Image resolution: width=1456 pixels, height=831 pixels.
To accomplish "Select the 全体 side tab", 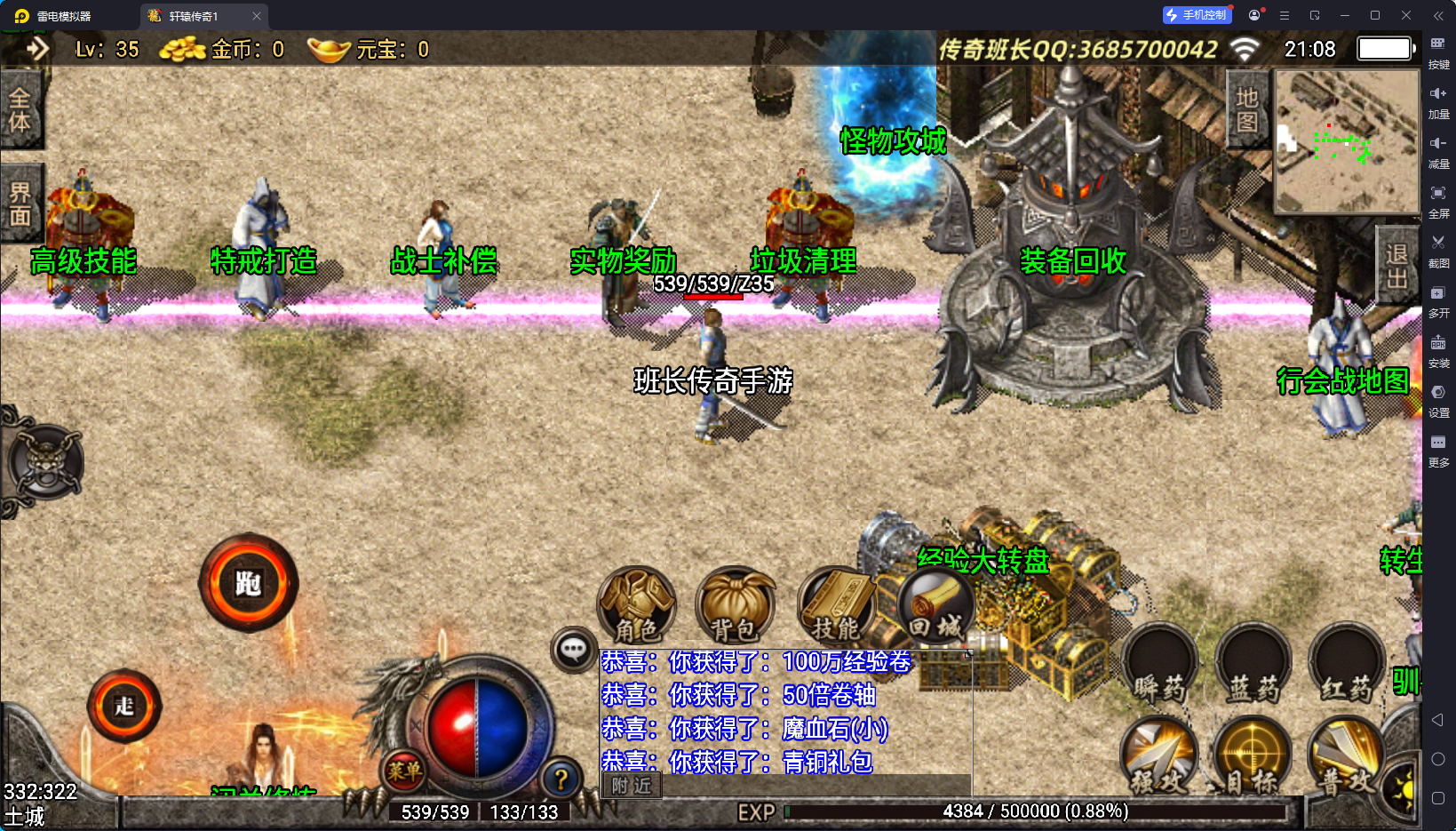I will point(20,111).
